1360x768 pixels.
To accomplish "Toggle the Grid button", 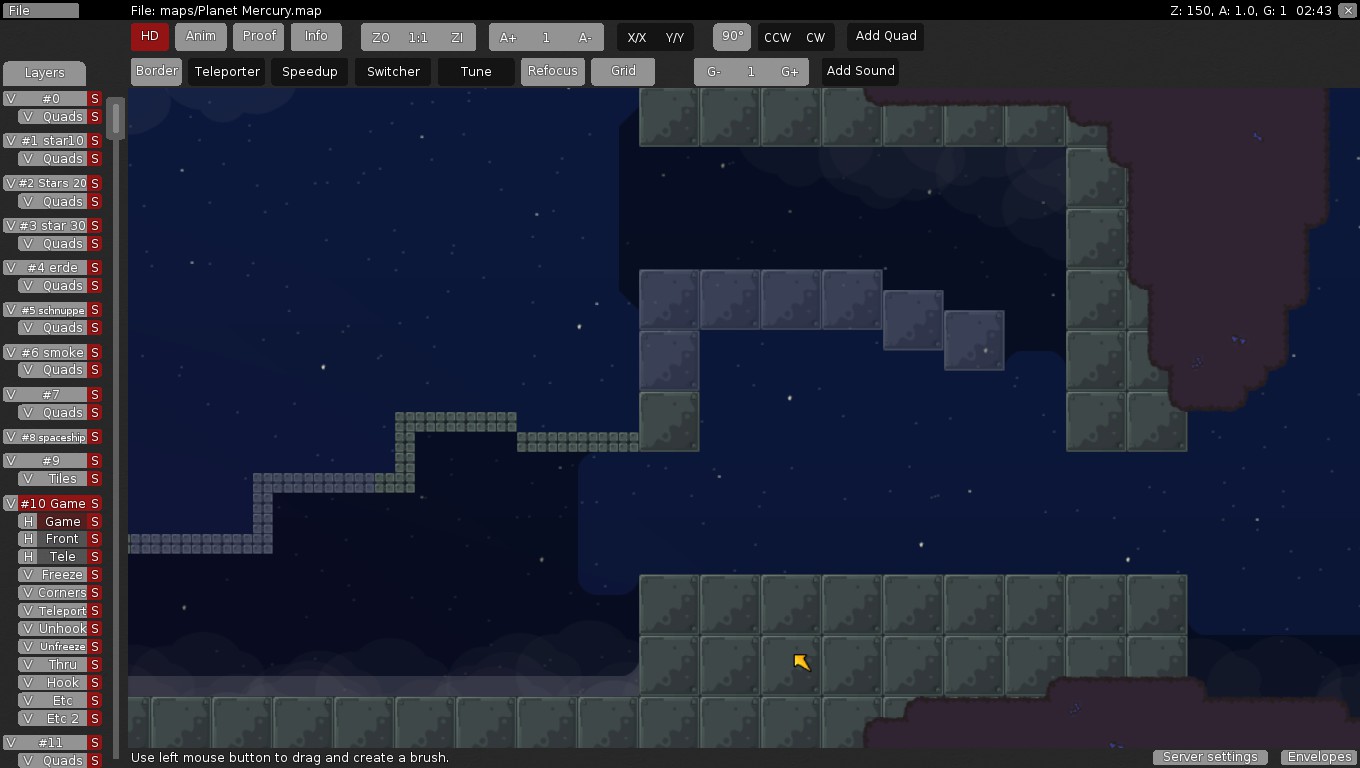I will (623, 72).
